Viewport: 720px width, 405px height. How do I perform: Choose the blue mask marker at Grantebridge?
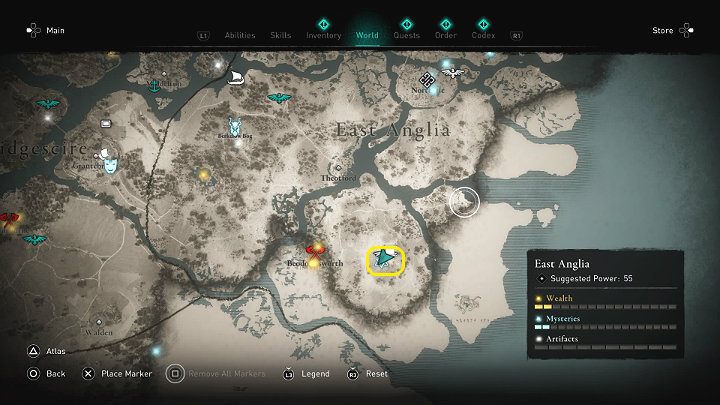pyautogui.click(x=109, y=156)
